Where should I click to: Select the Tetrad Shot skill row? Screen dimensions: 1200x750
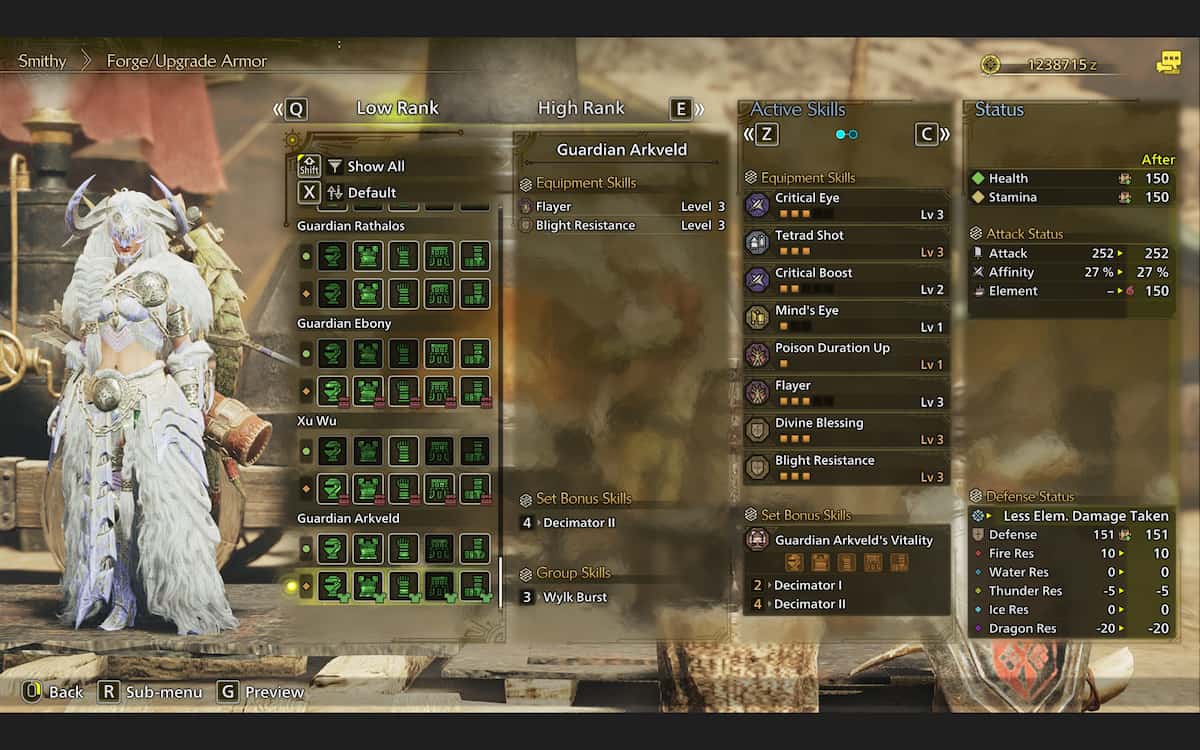(x=846, y=243)
